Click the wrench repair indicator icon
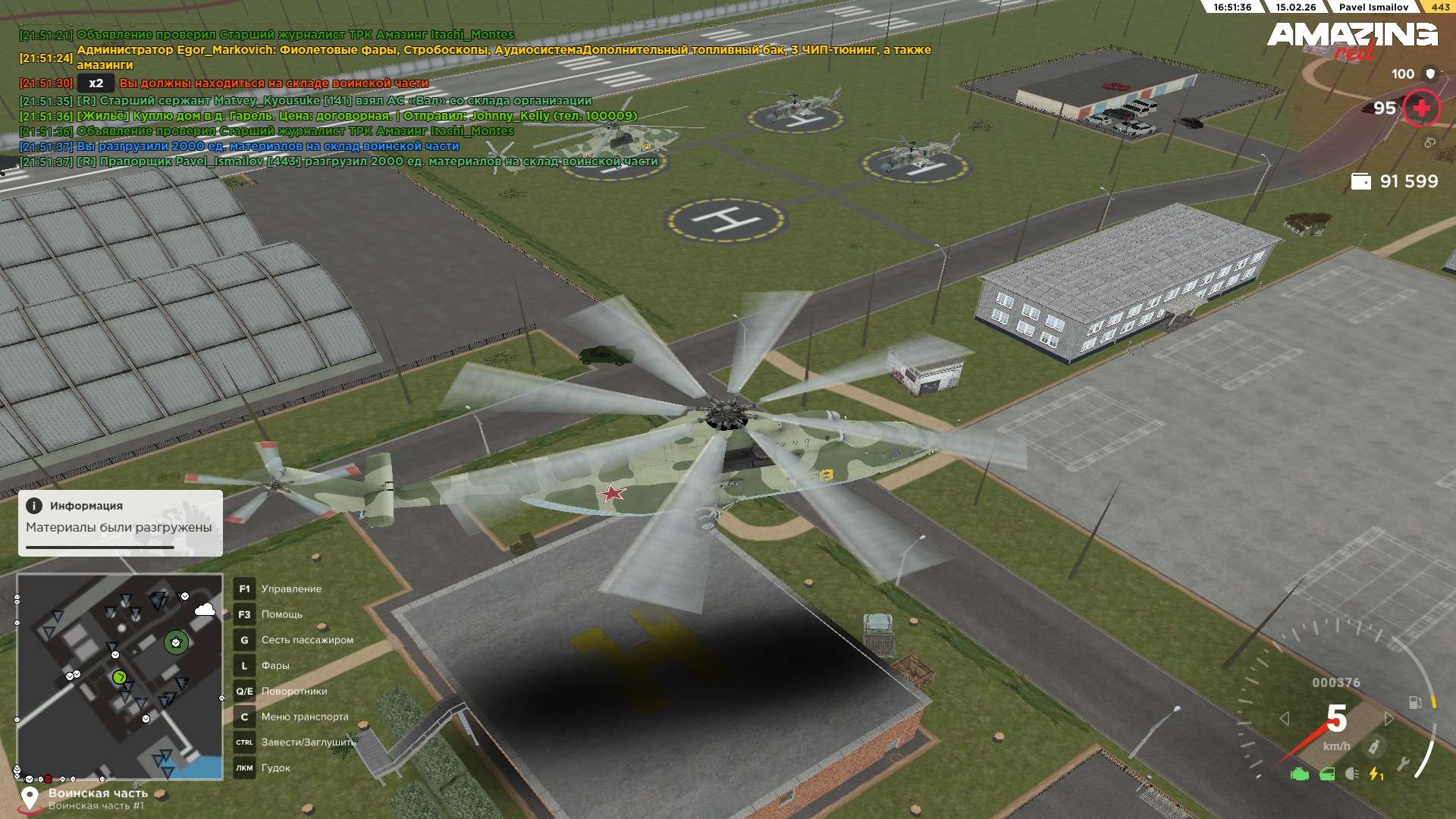The height and width of the screenshot is (819, 1456). coord(1403,764)
